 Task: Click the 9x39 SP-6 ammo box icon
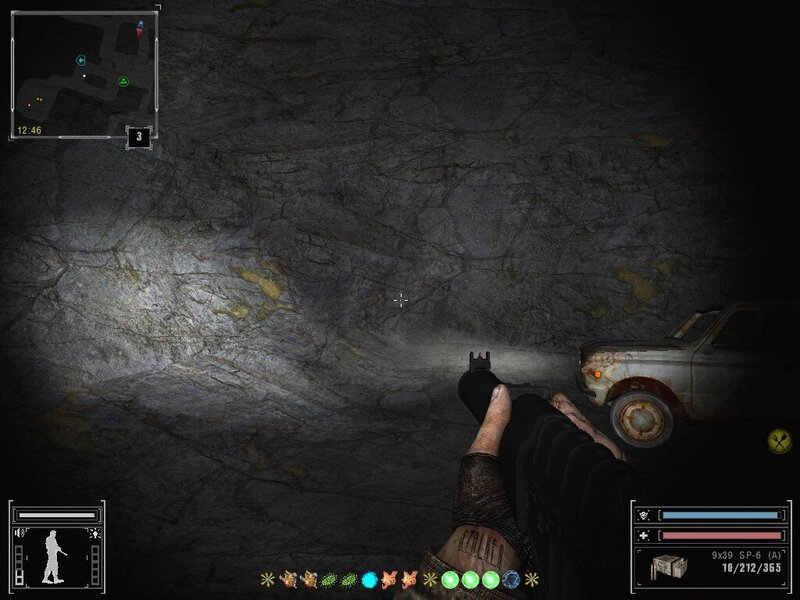667,564
